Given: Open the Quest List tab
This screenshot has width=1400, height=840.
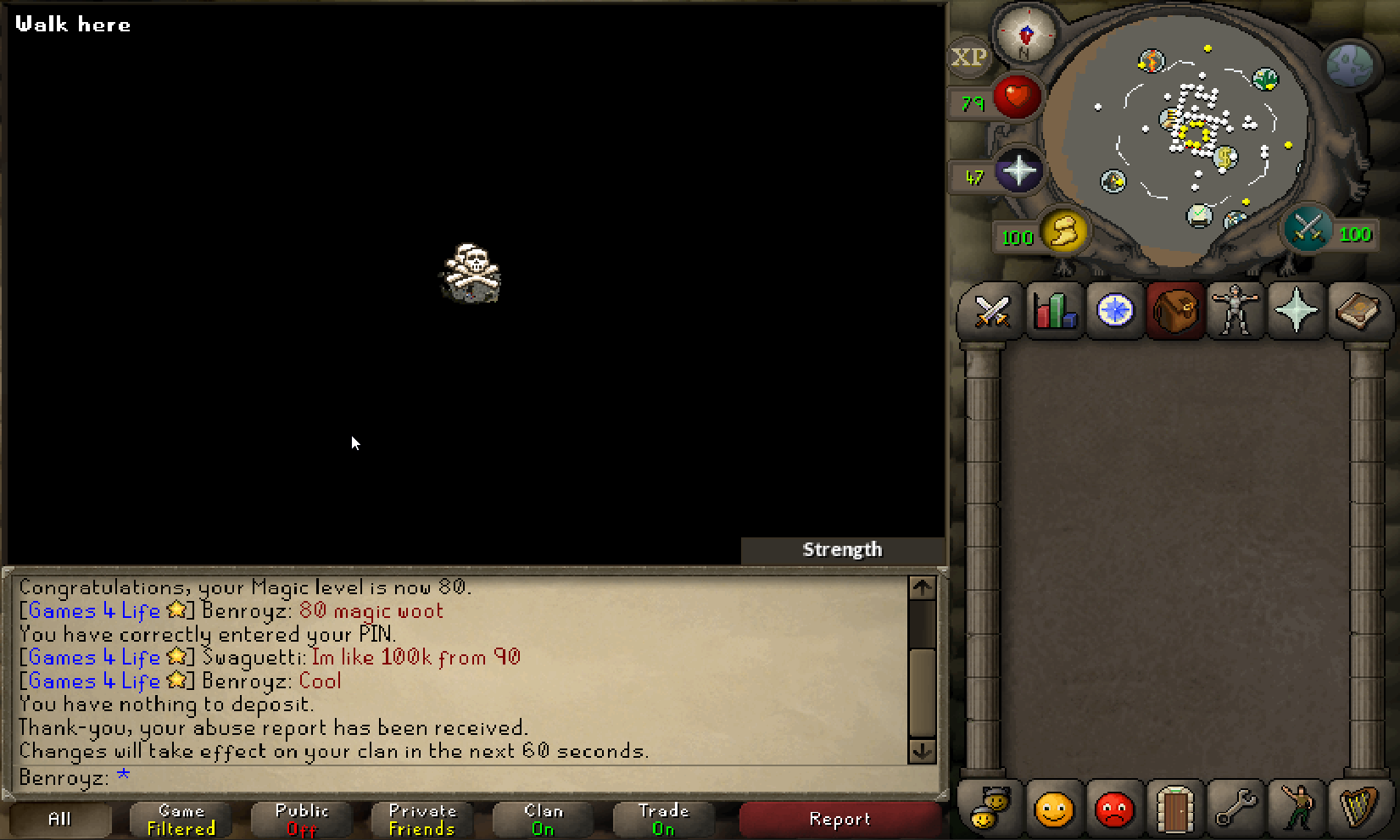Looking at the screenshot, I should point(1115,311).
